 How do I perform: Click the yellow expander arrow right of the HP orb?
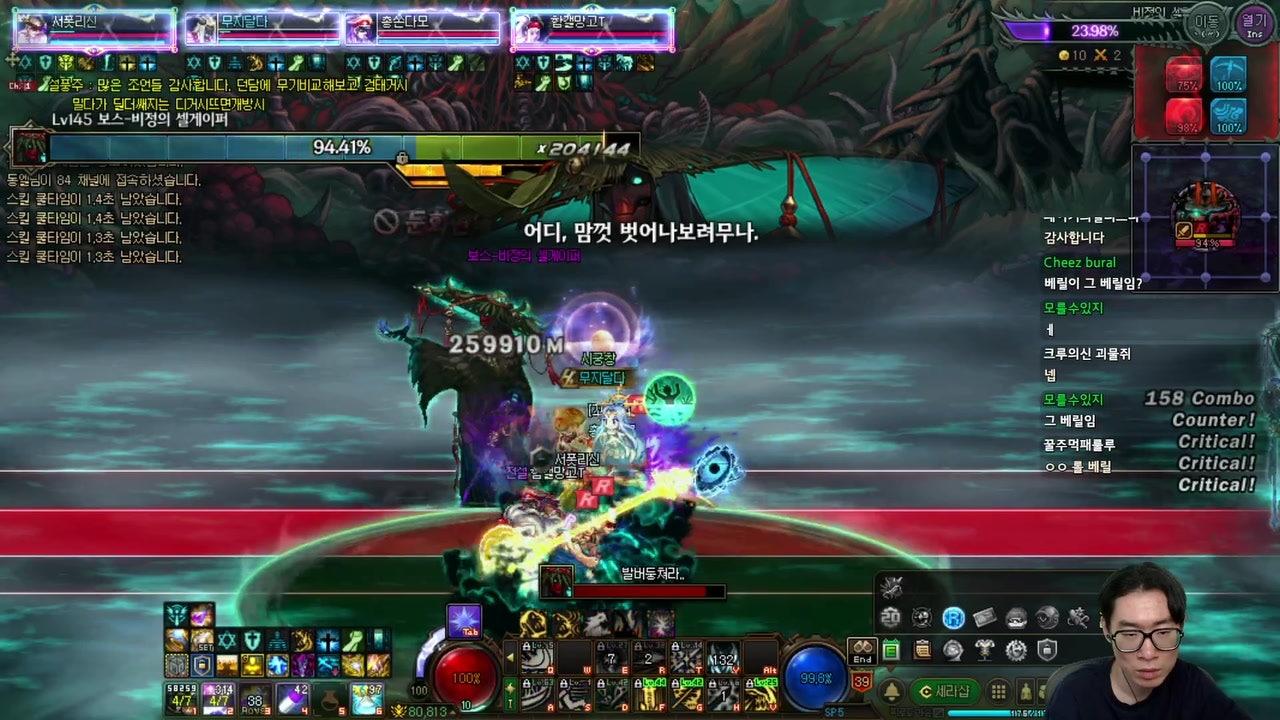[x=510, y=657]
